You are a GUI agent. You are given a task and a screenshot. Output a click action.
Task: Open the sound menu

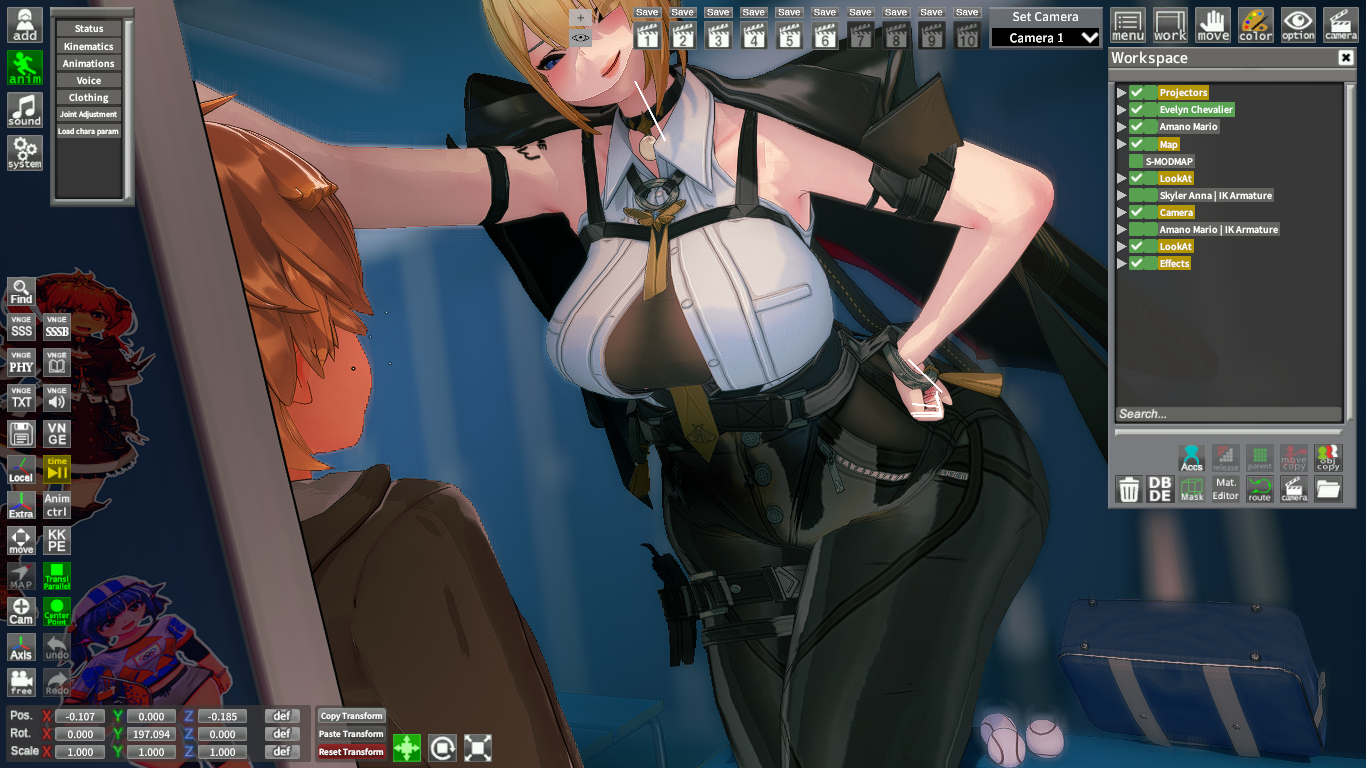(25, 110)
